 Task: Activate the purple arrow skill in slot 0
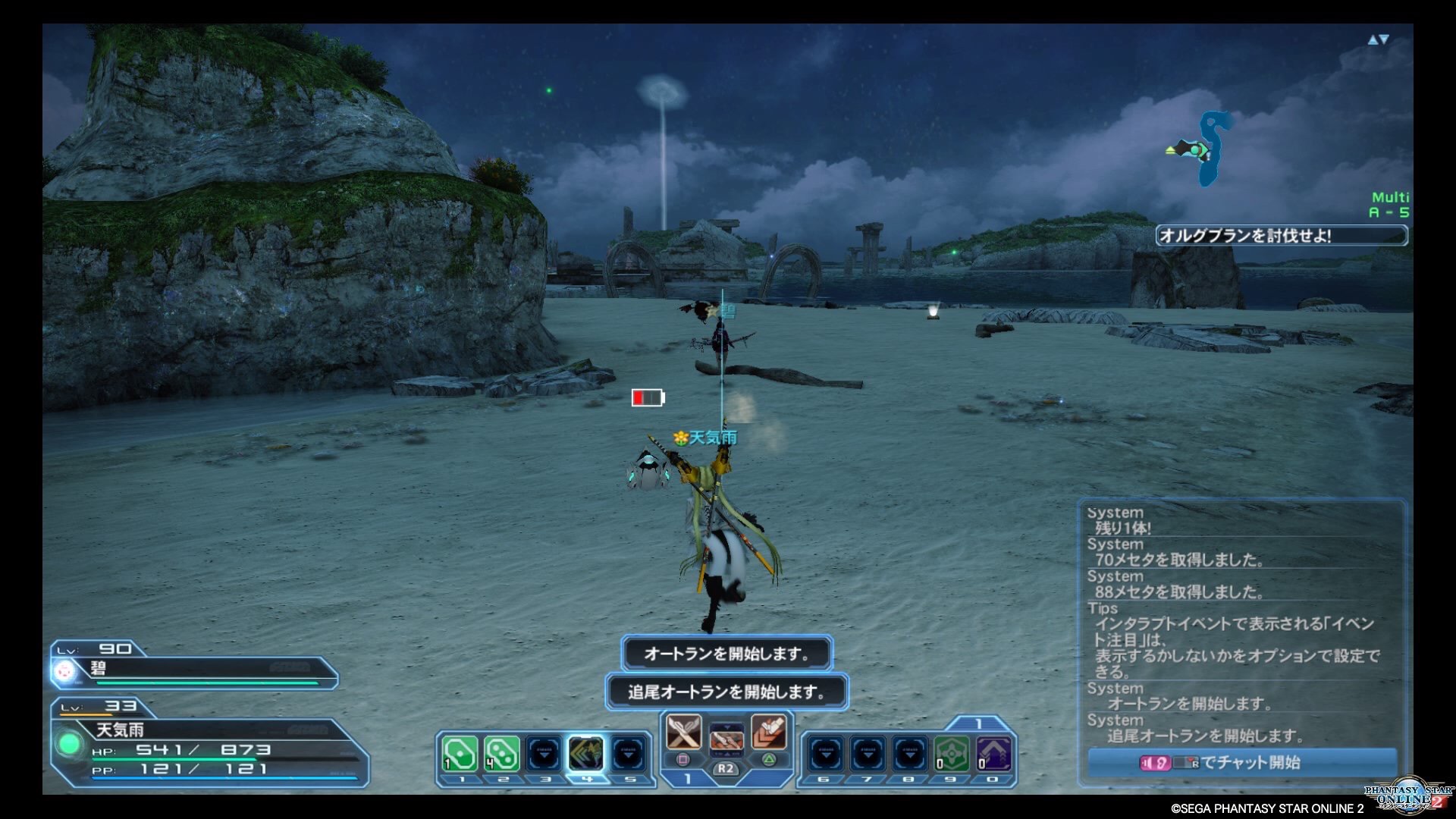click(993, 755)
